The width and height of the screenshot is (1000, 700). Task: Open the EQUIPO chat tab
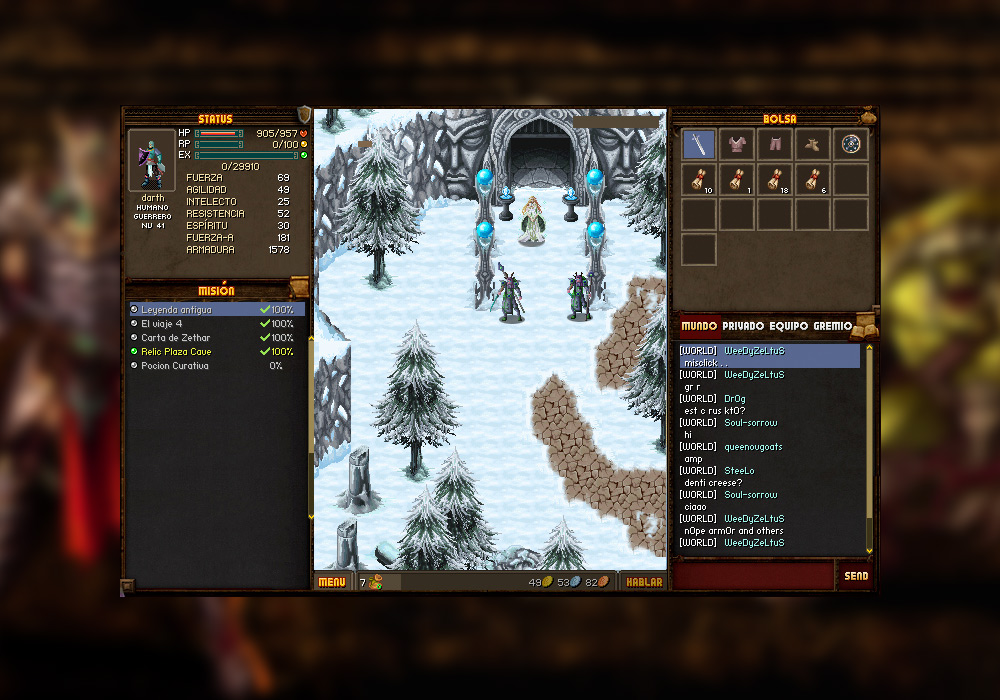tap(789, 326)
